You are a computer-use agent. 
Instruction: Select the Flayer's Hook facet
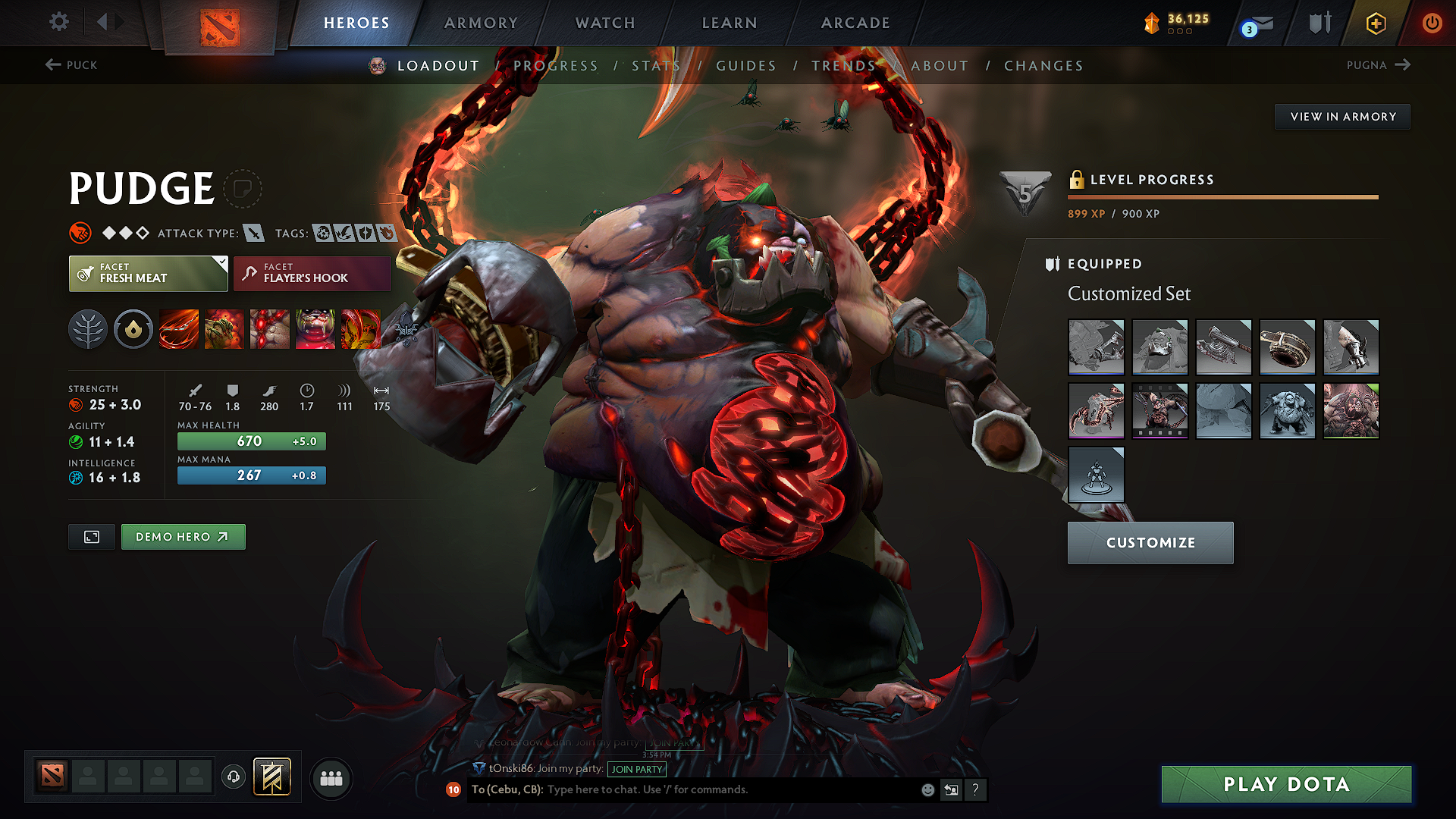coord(311,274)
